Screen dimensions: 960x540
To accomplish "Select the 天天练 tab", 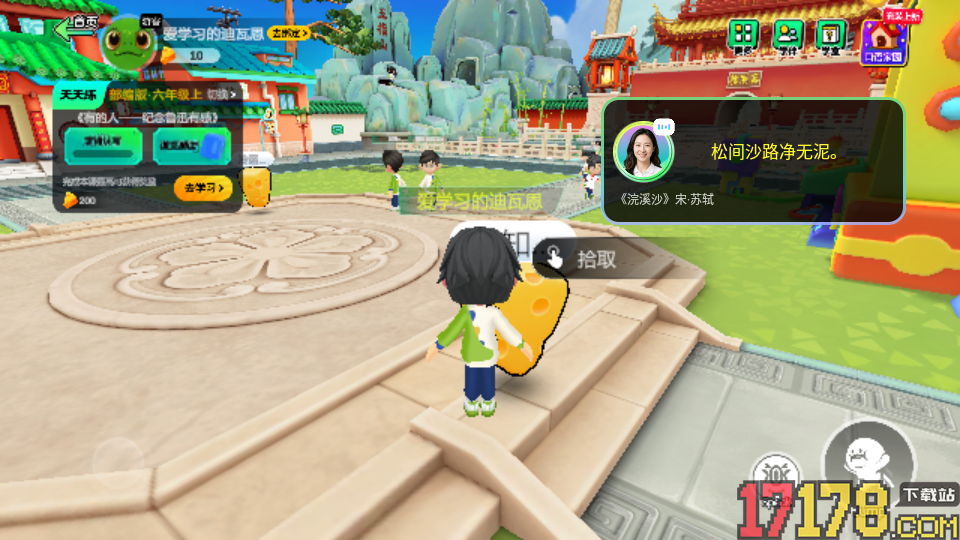I will coord(78,95).
